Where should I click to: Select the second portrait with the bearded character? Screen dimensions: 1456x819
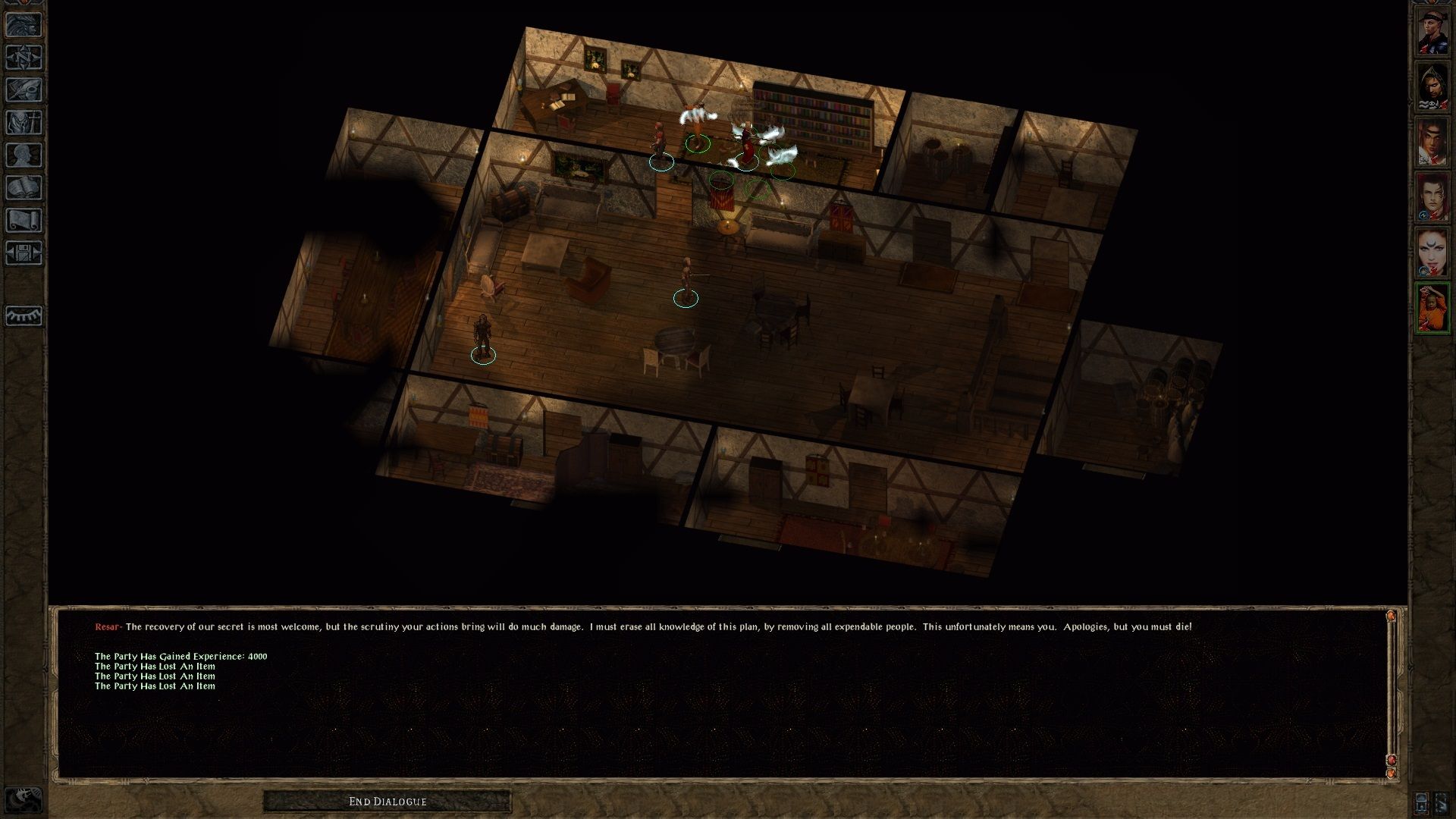point(1433,84)
